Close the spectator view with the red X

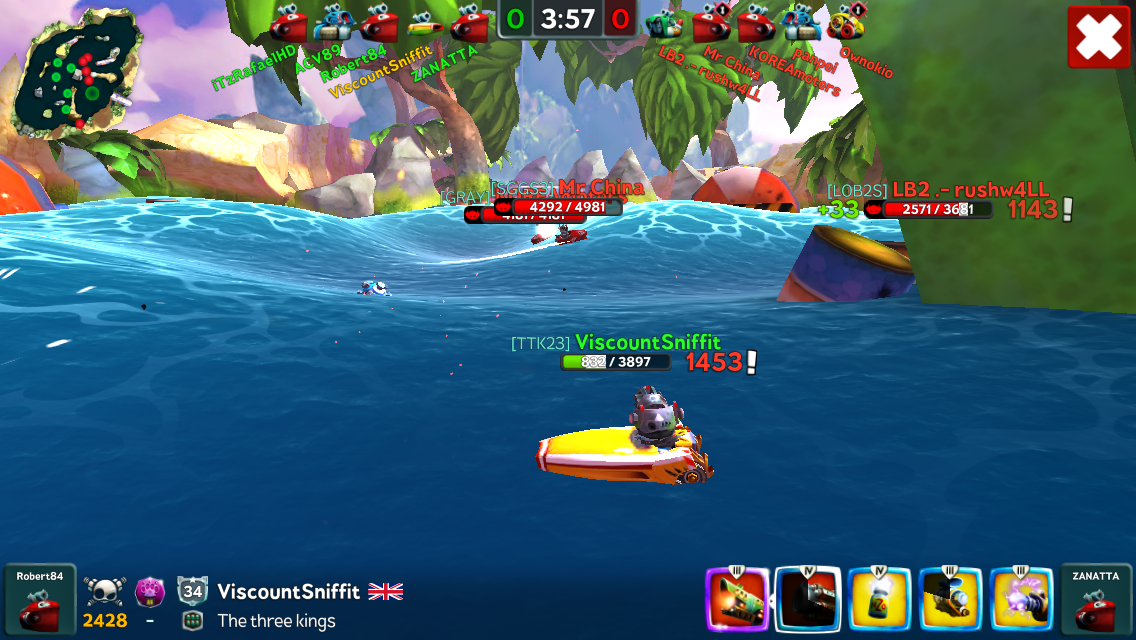click(x=1098, y=37)
